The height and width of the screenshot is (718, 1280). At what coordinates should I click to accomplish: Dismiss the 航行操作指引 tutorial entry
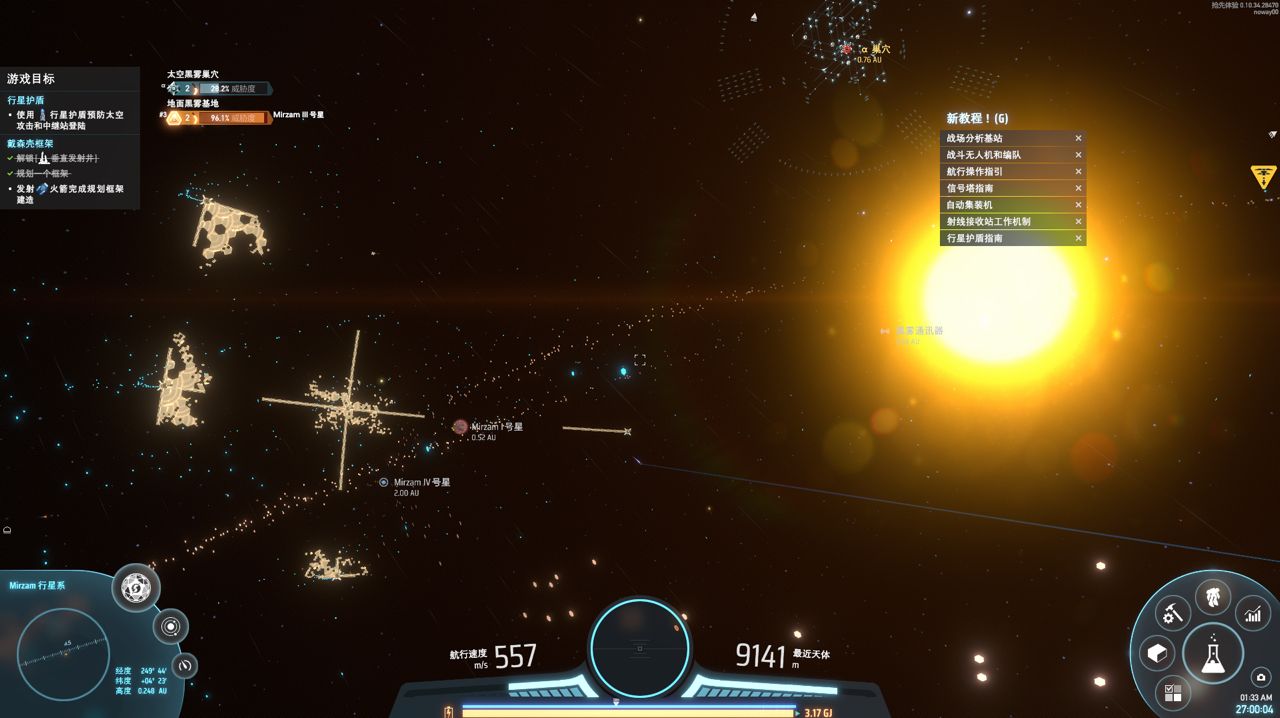(x=1078, y=172)
